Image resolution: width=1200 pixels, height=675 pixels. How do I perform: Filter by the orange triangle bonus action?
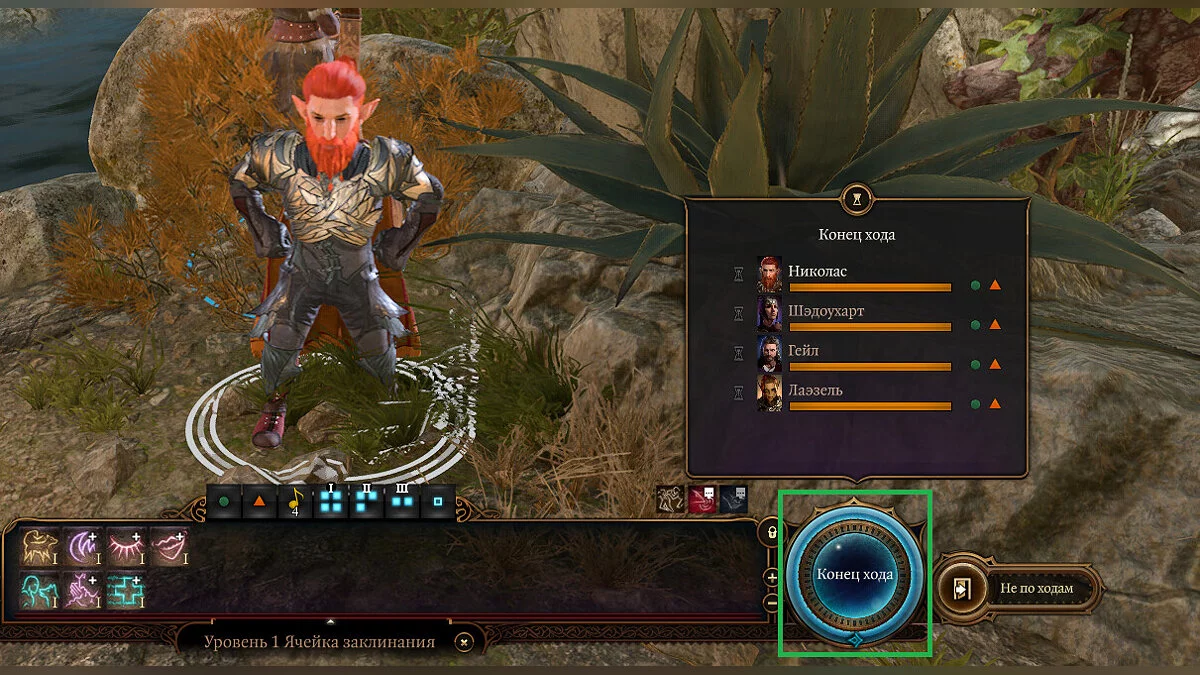[258, 502]
